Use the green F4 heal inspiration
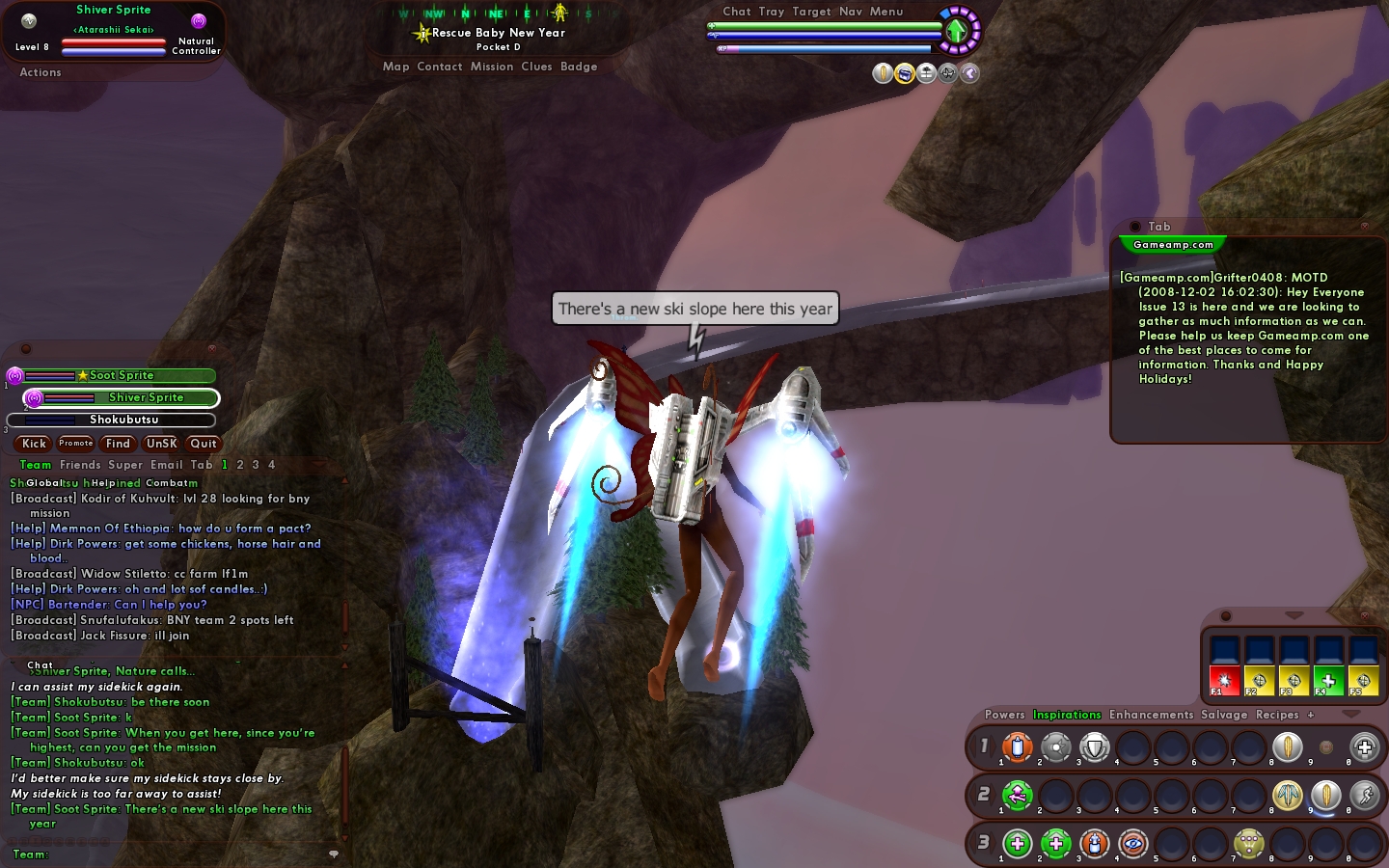 pos(1328,680)
